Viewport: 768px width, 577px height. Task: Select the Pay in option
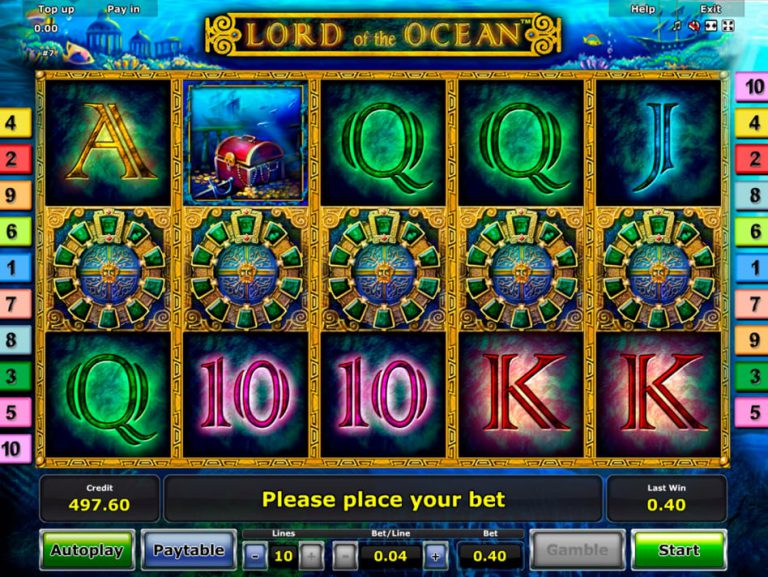[123, 9]
